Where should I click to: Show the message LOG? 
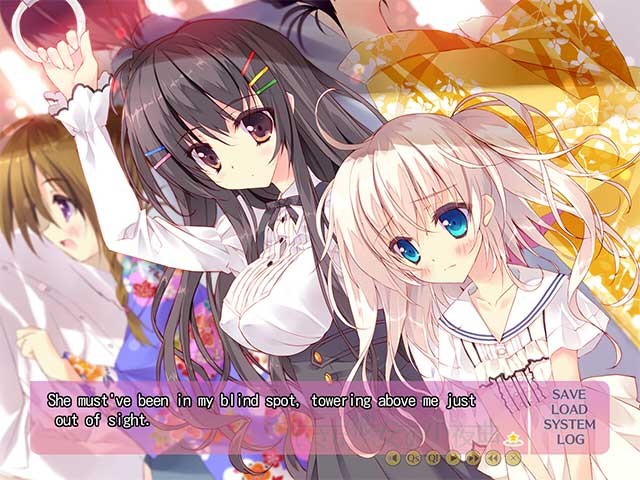[x=569, y=439]
